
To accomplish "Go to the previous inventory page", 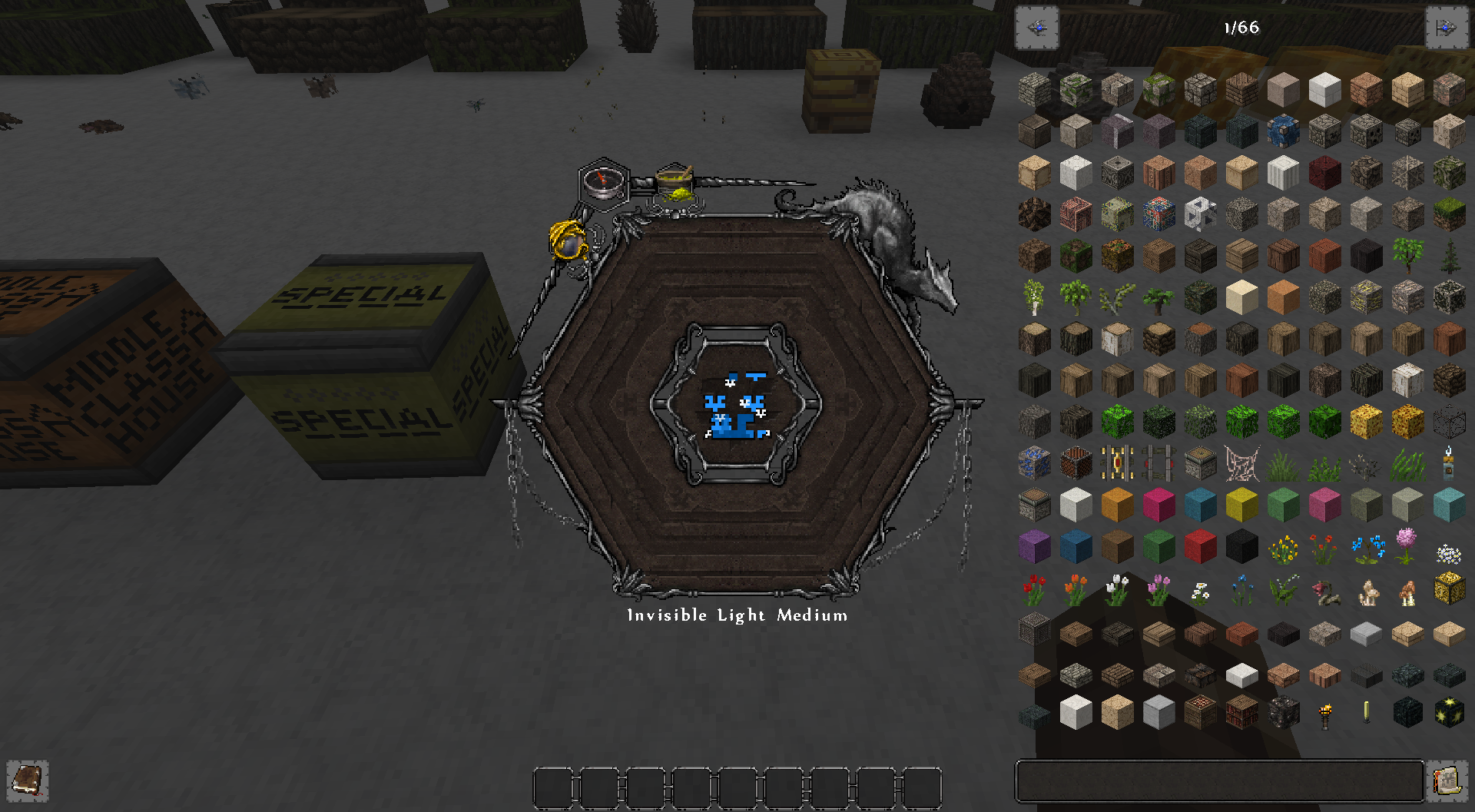I will [x=1036, y=28].
